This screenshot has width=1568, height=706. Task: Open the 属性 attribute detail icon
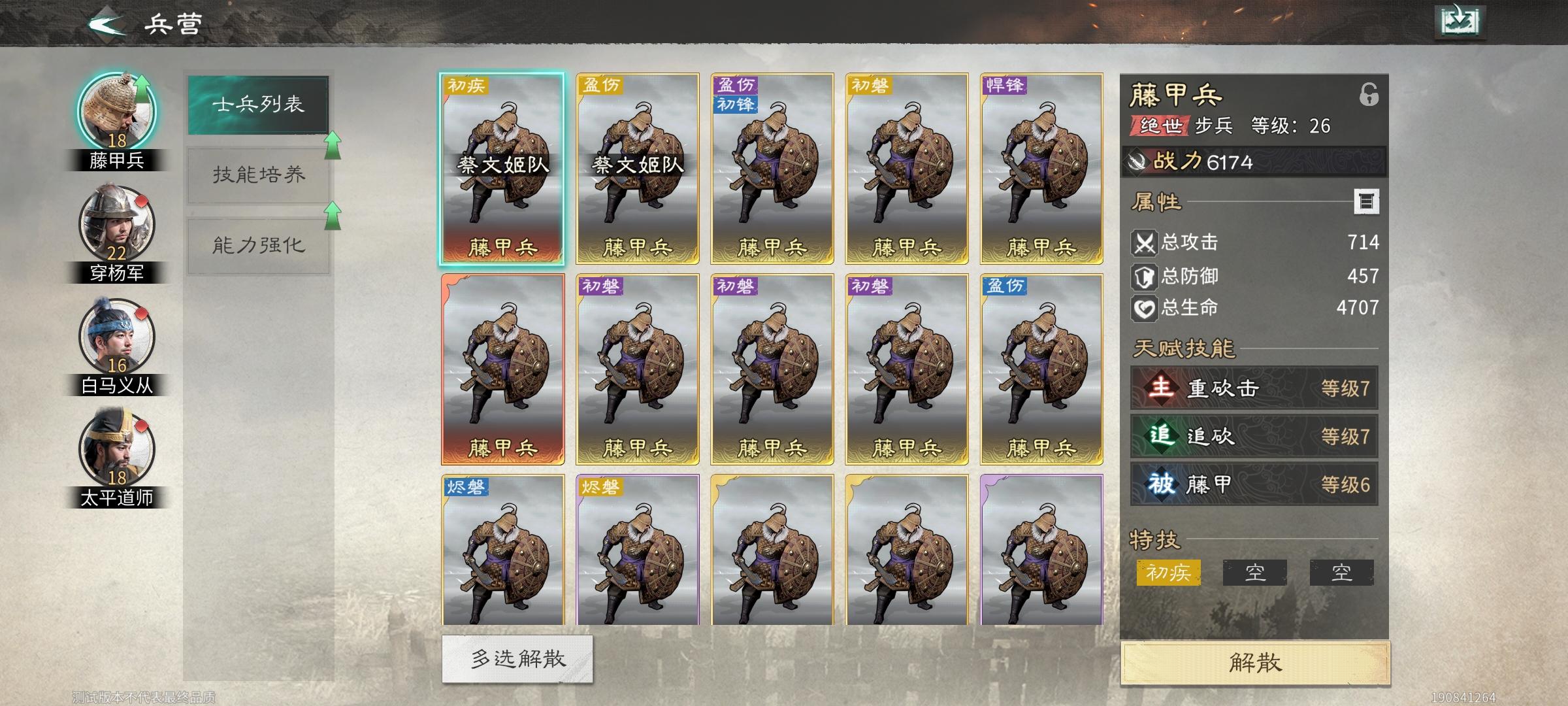point(1367,203)
